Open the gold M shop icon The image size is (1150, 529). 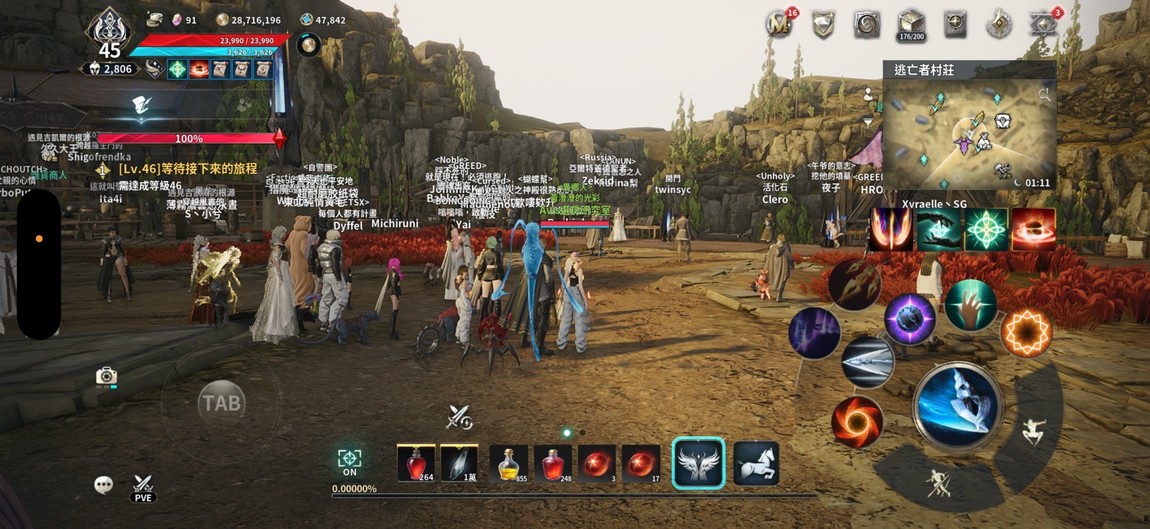[x=779, y=24]
